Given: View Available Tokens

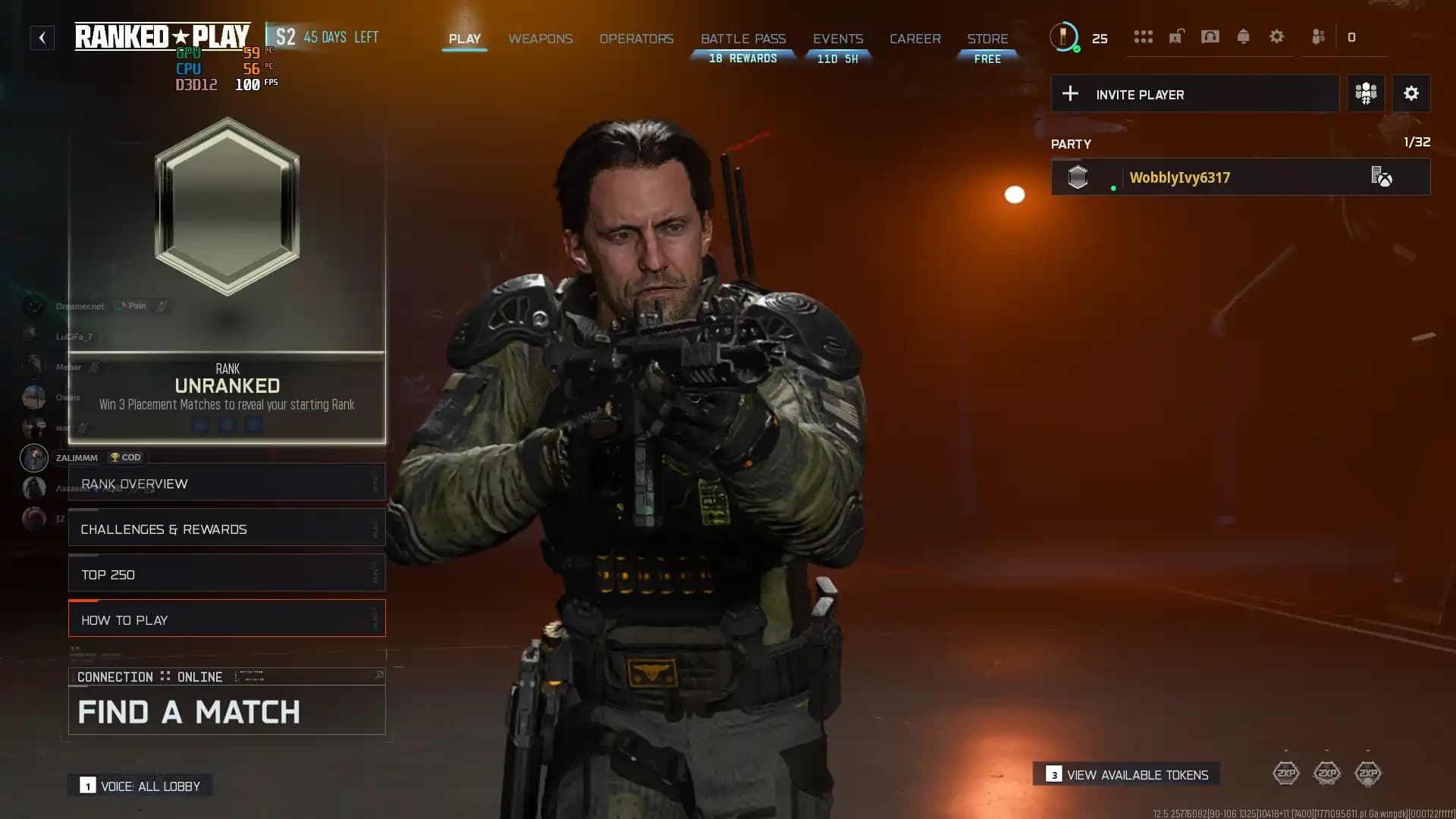Looking at the screenshot, I should 1127,774.
